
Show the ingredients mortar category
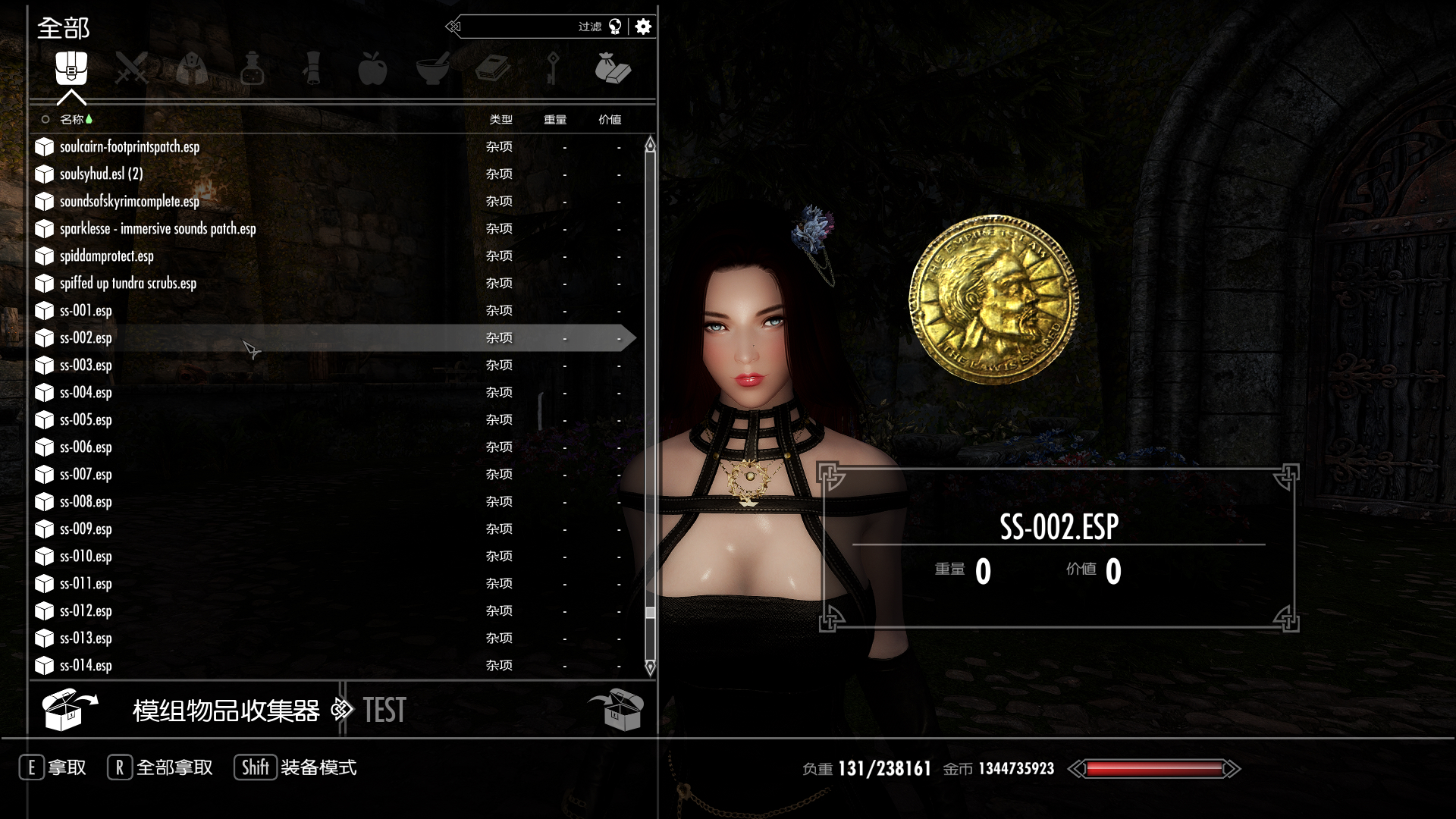432,69
